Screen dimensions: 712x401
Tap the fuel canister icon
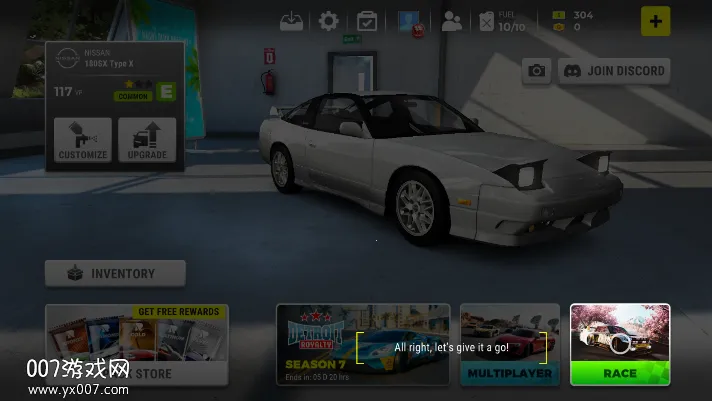pyautogui.click(x=487, y=21)
